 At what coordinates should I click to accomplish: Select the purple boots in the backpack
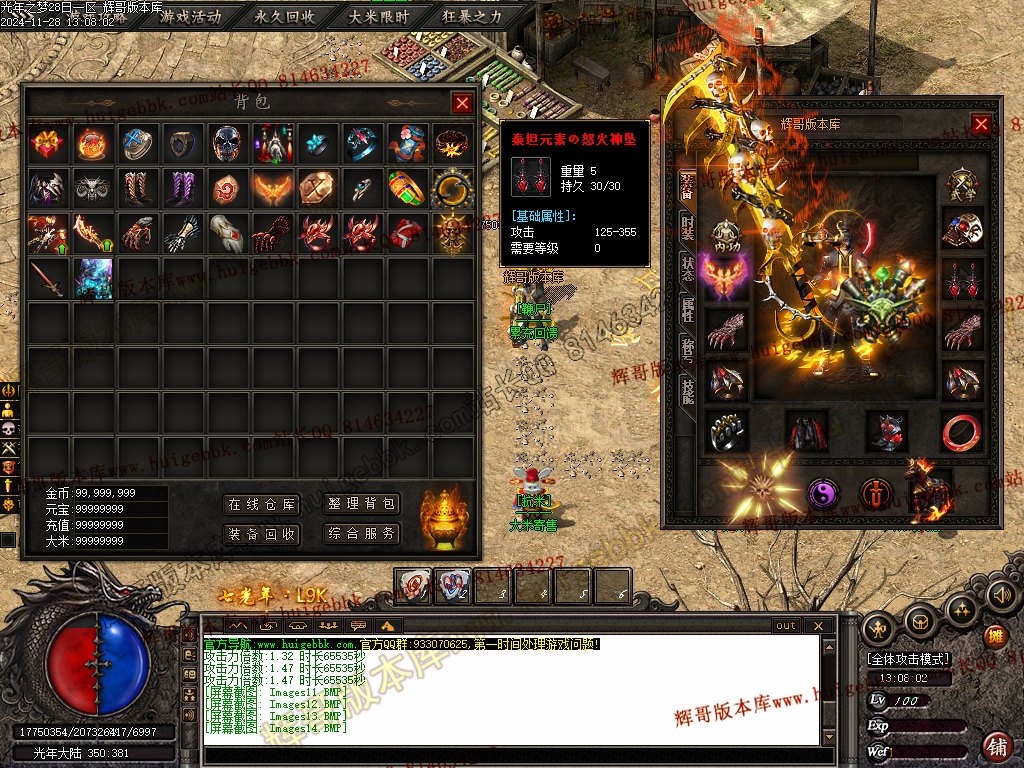pos(182,188)
